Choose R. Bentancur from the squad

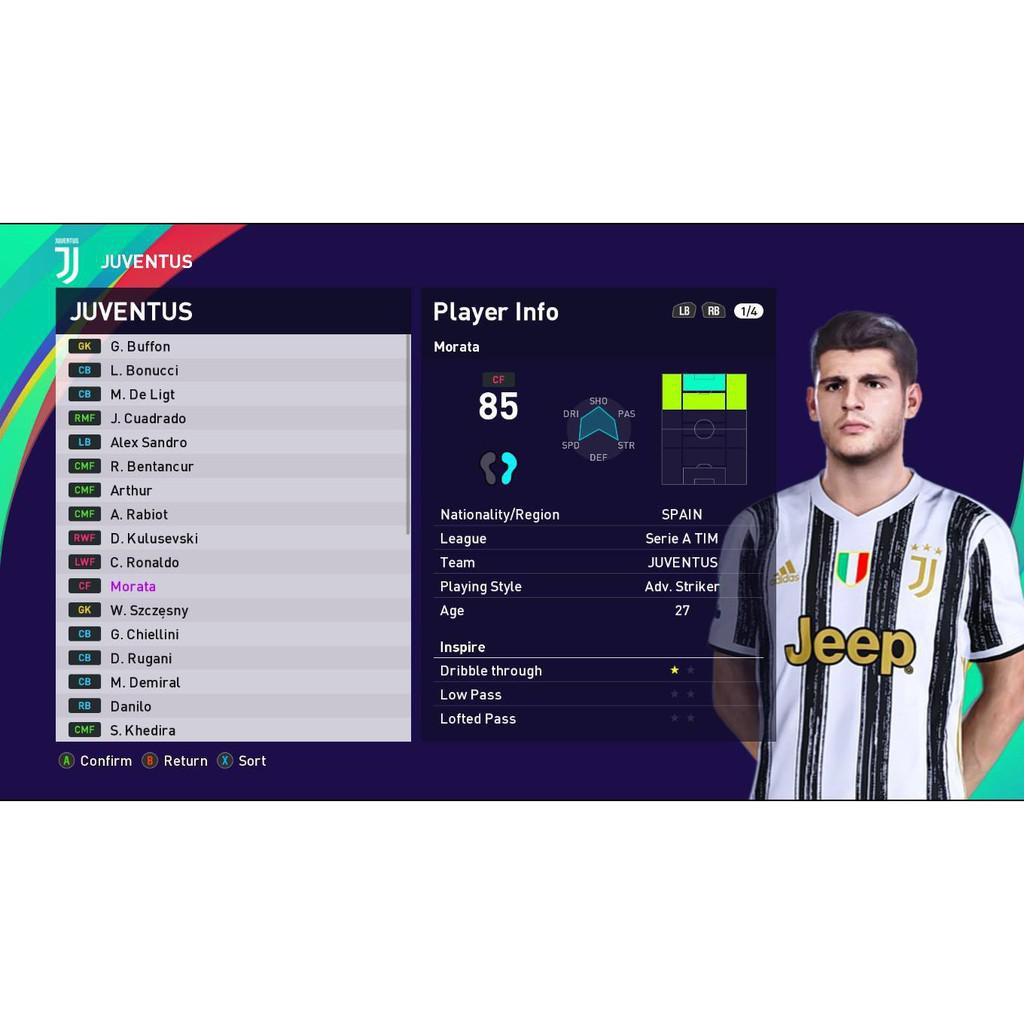pyautogui.click(x=152, y=466)
